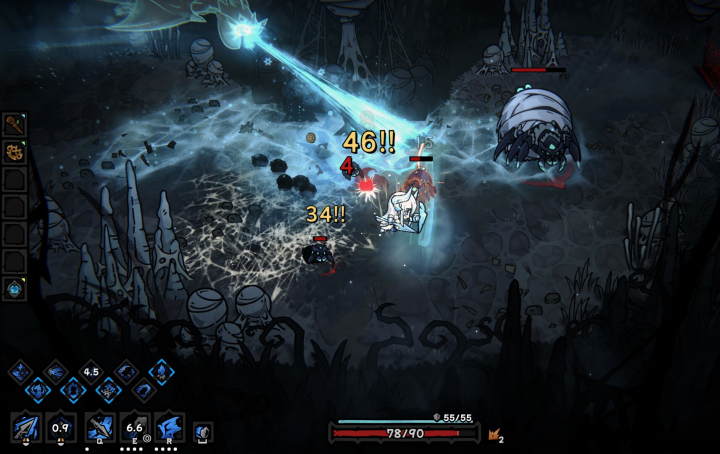Inspect the passive icon showing 4.5 timer

[x=91, y=372]
